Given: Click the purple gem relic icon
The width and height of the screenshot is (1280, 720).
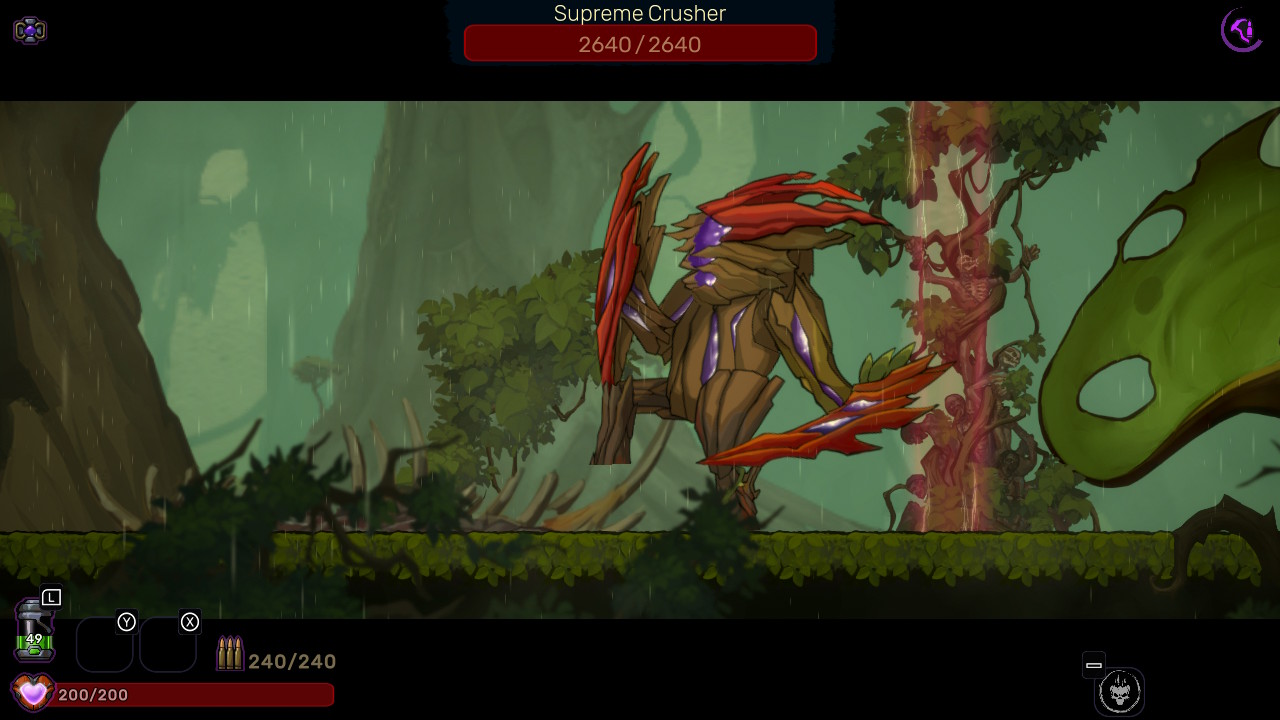Looking at the screenshot, I should pos(30,31).
